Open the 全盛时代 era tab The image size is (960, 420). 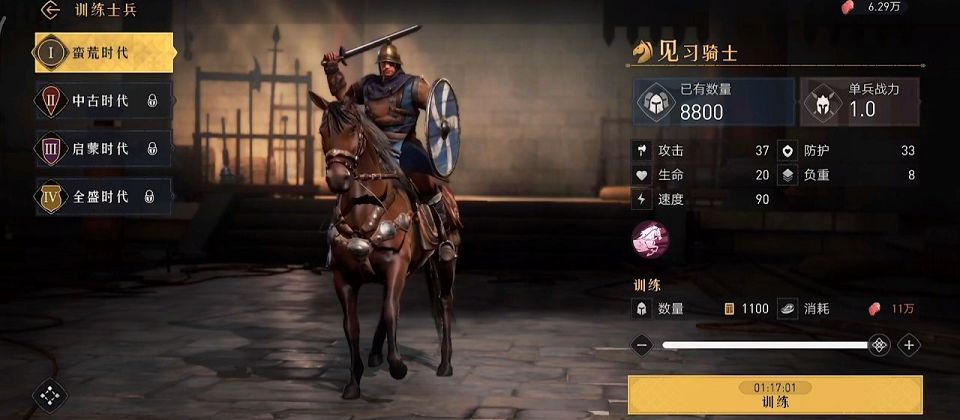pos(103,196)
